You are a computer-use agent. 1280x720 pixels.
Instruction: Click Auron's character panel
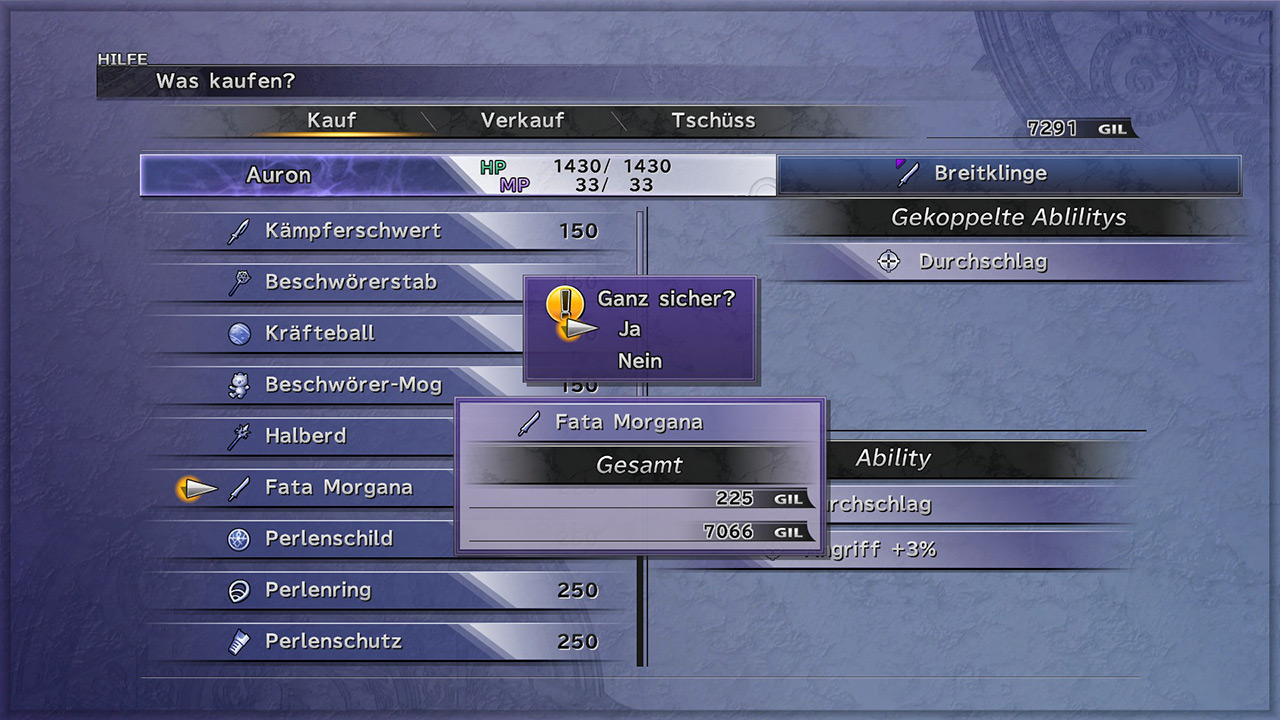[300, 175]
